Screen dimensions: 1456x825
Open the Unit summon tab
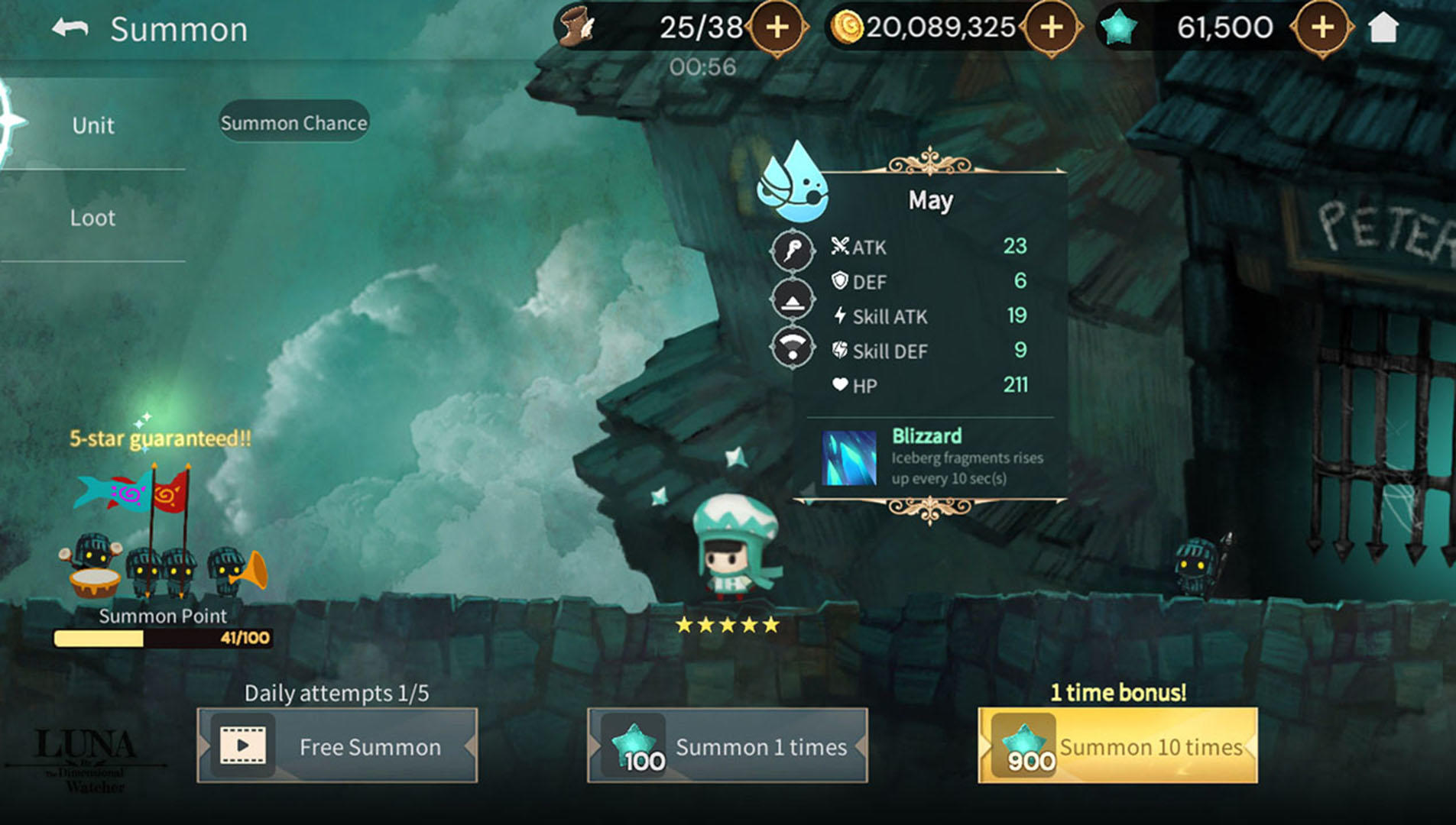point(92,125)
